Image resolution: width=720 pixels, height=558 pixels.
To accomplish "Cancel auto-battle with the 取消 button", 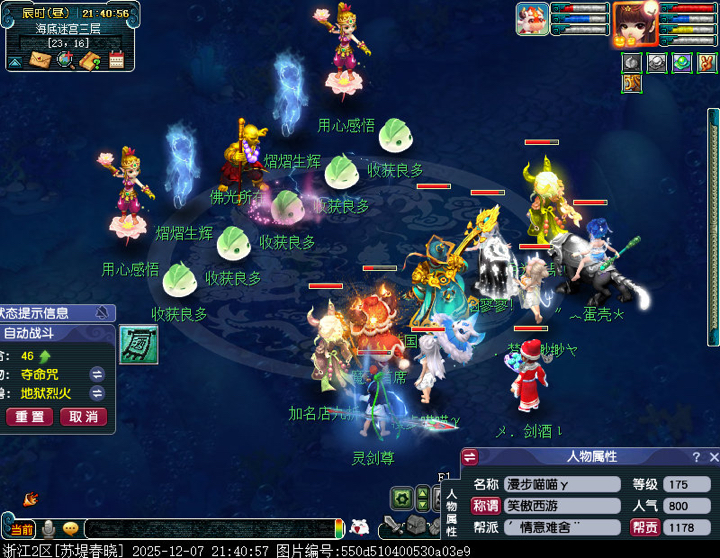I will pos(84,416).
